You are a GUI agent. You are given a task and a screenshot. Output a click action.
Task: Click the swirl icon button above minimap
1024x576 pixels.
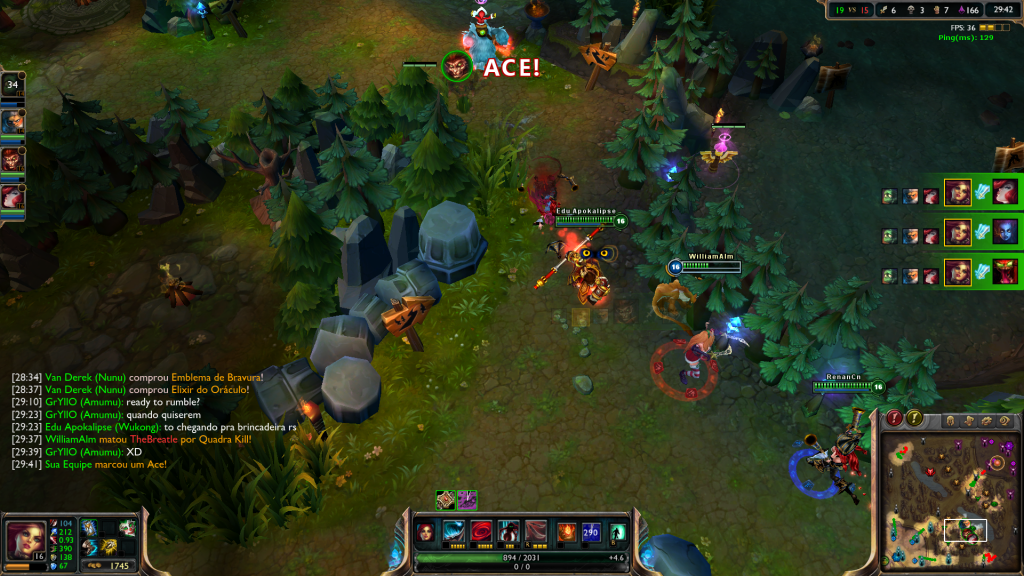(1006, 421)
